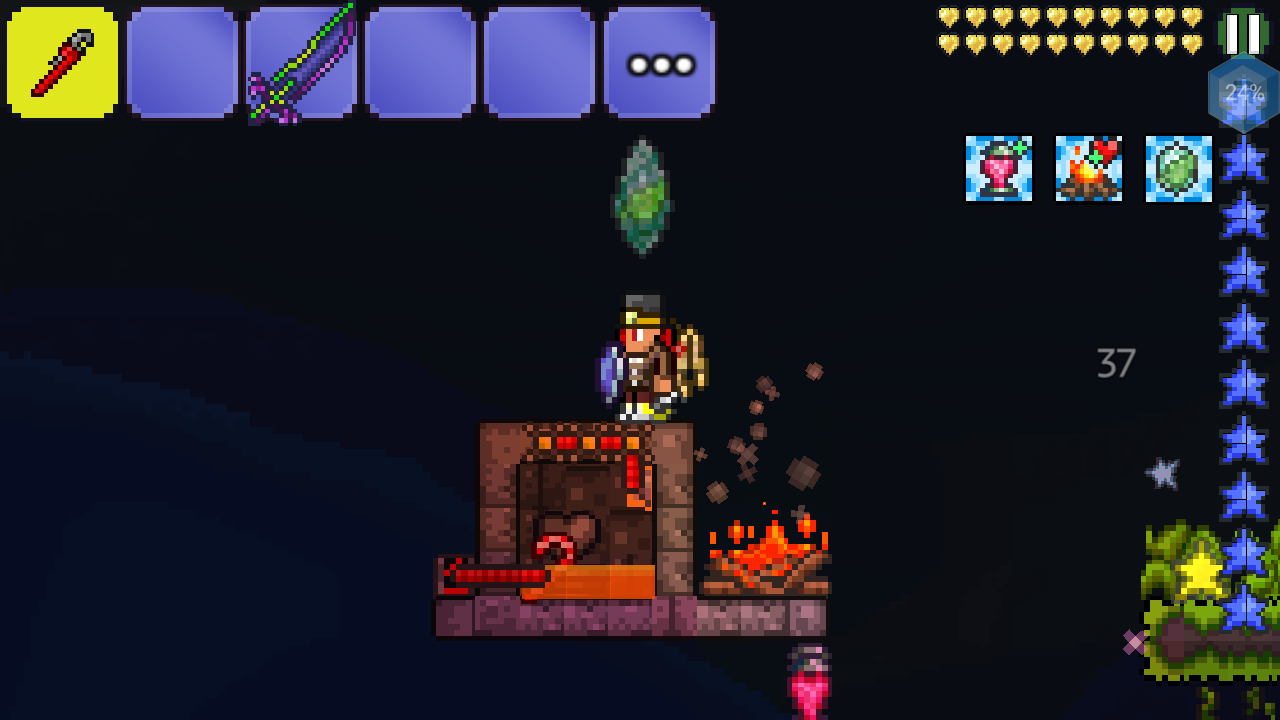
Task: Select the purple sword hotbar slot
Action: pyautogui.click(x=301, y=63)
